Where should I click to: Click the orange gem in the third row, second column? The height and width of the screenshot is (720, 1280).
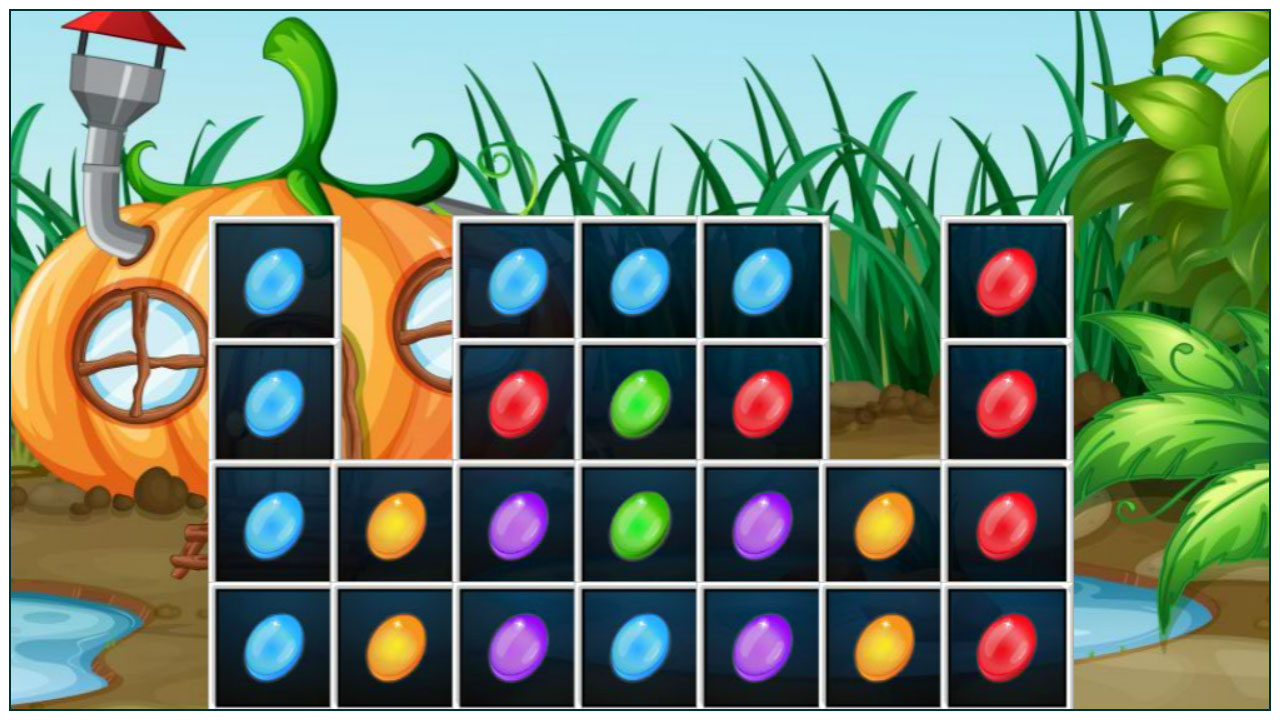tap(395, 525)
